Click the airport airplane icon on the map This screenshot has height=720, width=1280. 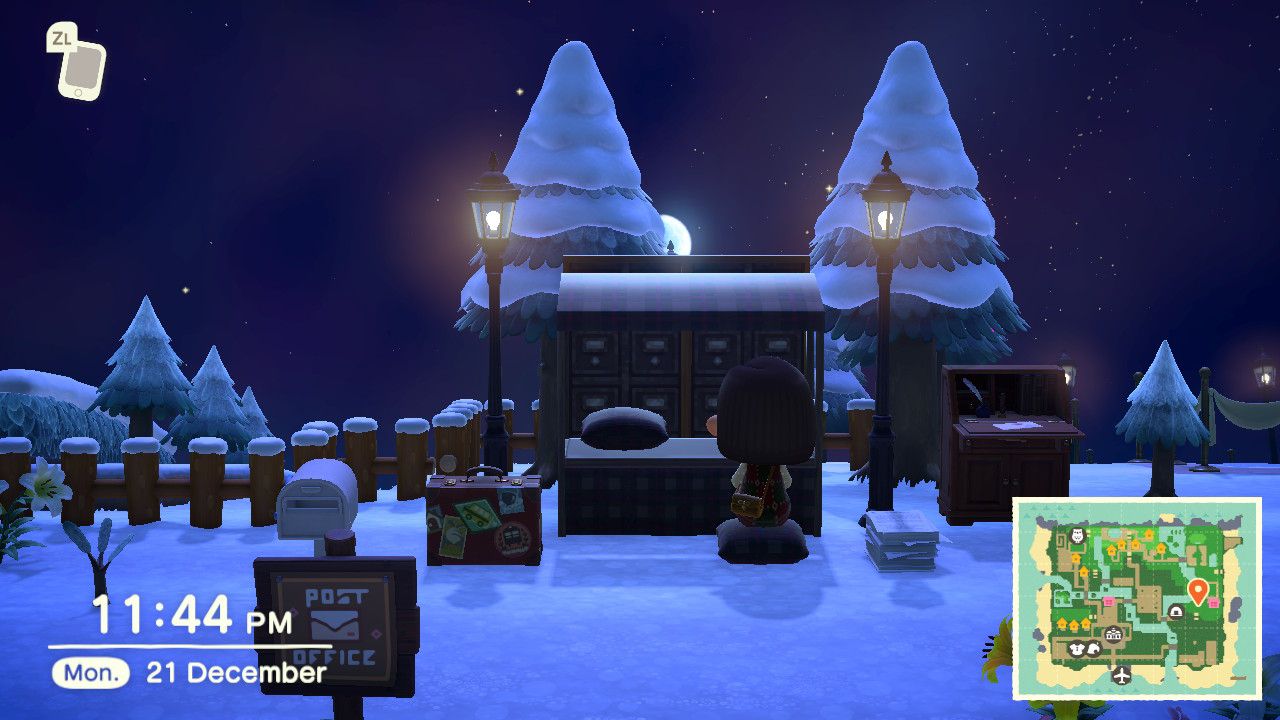pyautogui.click(x=1122, y=674)
